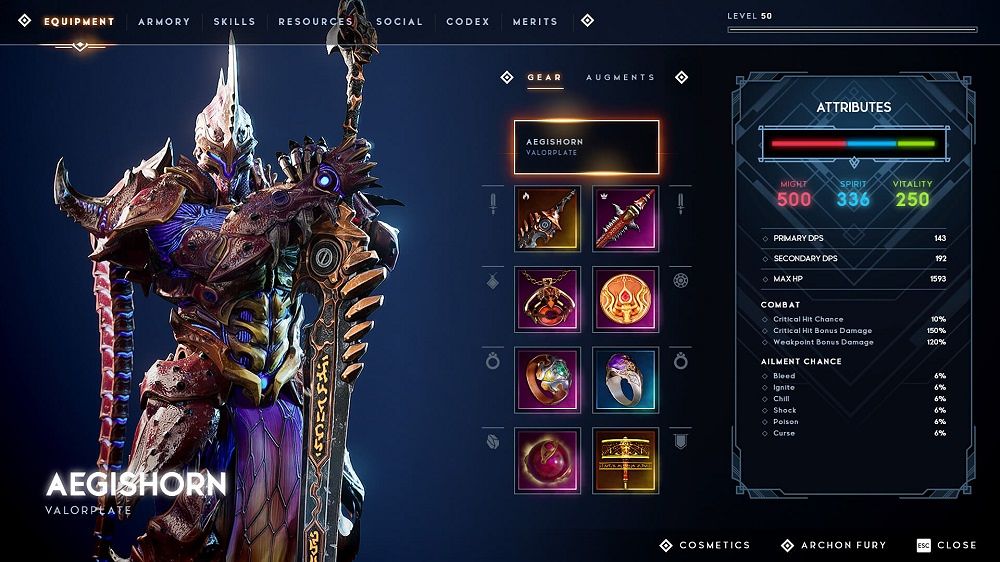Select the orange round charm slot
The width and height of the screenshot is (1000, 562).
tap(625, 298)
